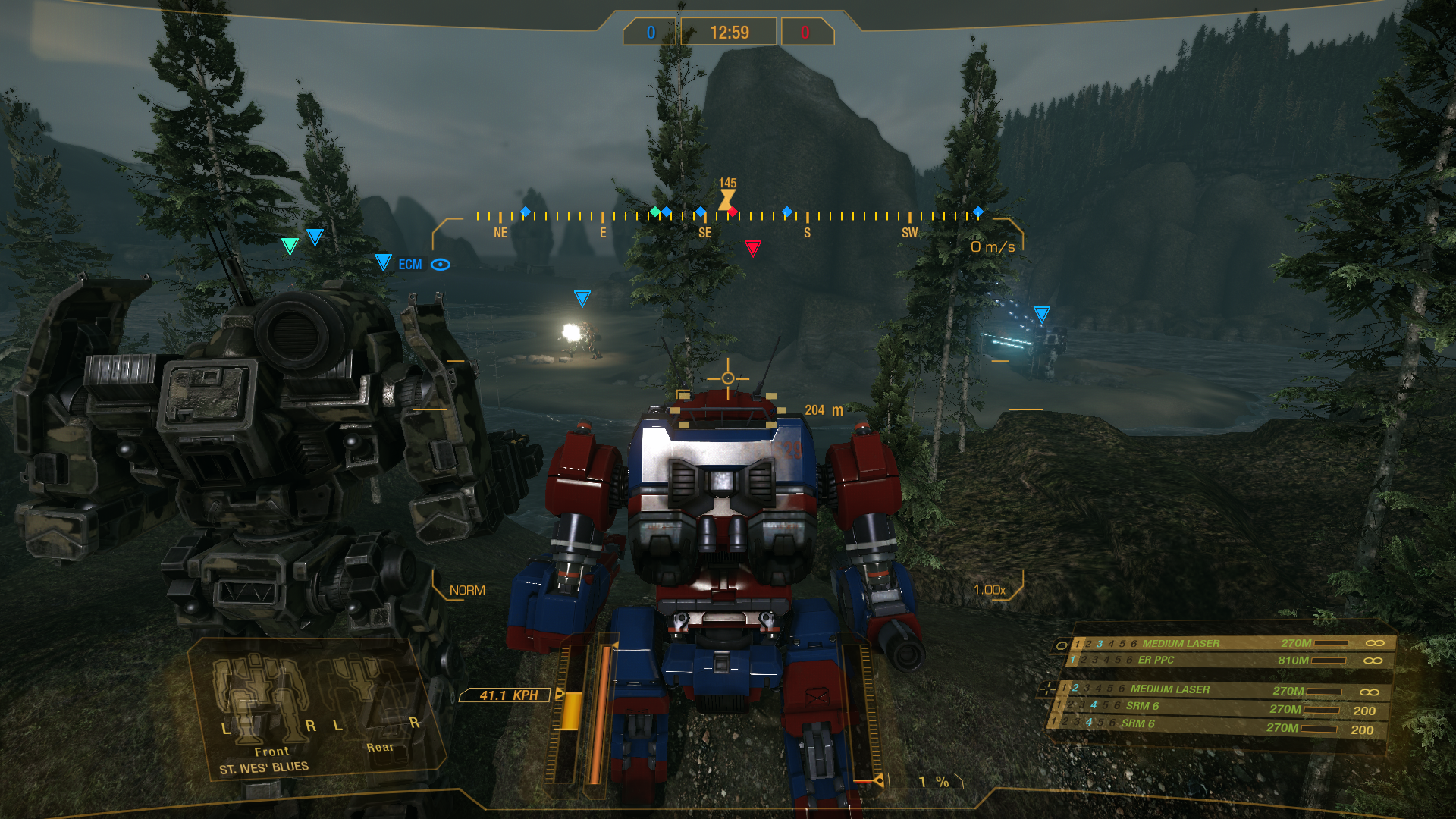Click the Rear armor mech diagram
Screen dimensions: 1456x819
(370, 698)
